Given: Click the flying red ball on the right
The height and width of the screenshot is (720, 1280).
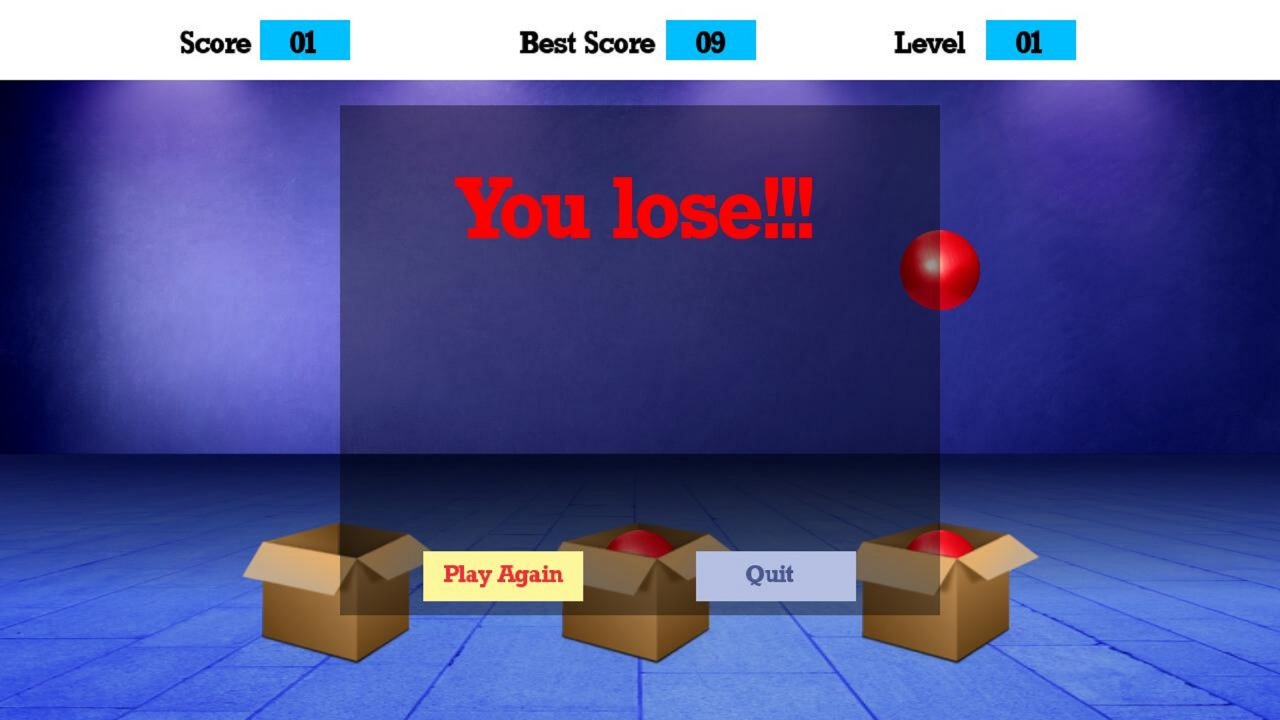Looking at the screenshot, I should click(939, 266).
